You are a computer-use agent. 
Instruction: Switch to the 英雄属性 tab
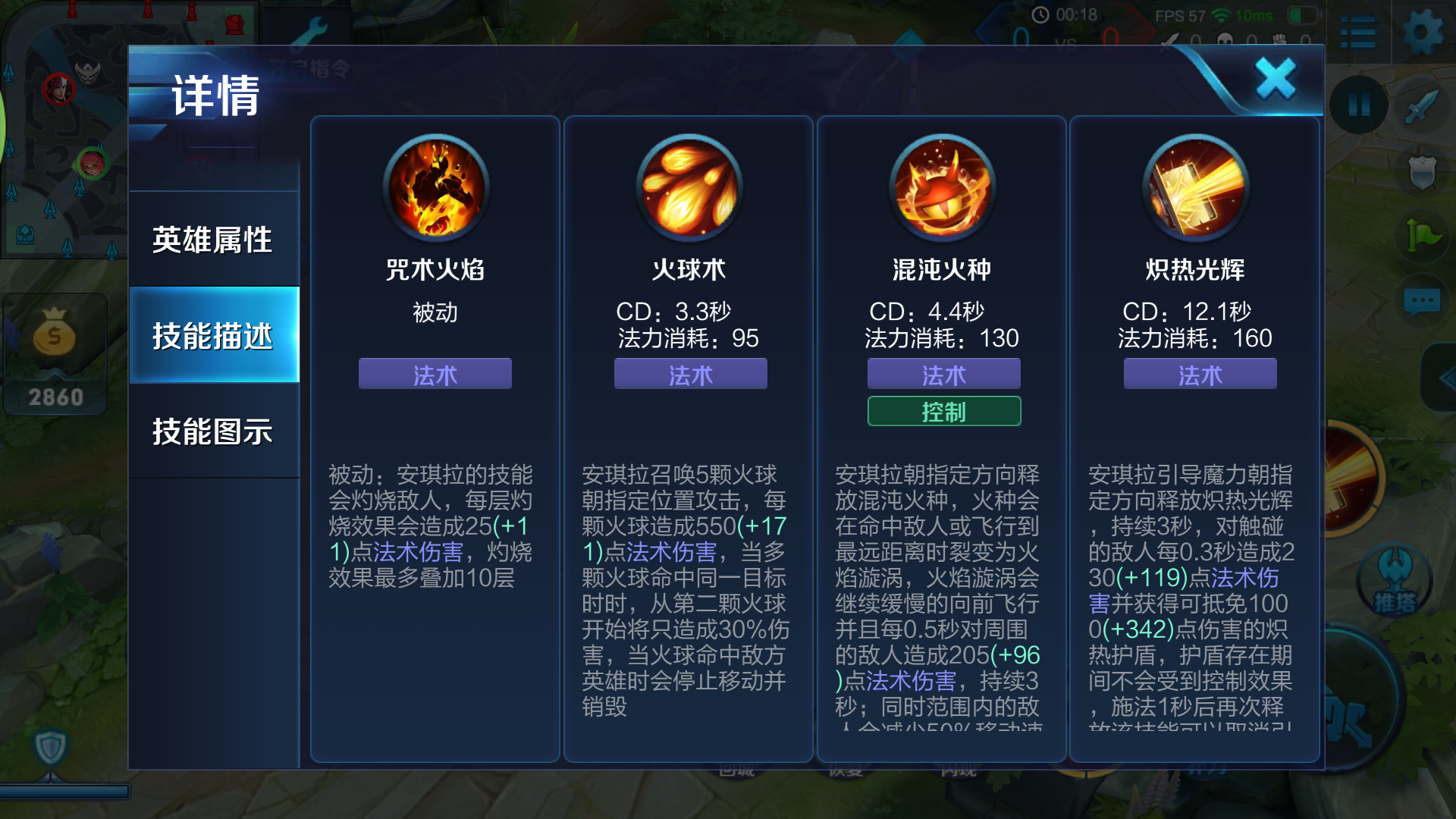[214, 239]
